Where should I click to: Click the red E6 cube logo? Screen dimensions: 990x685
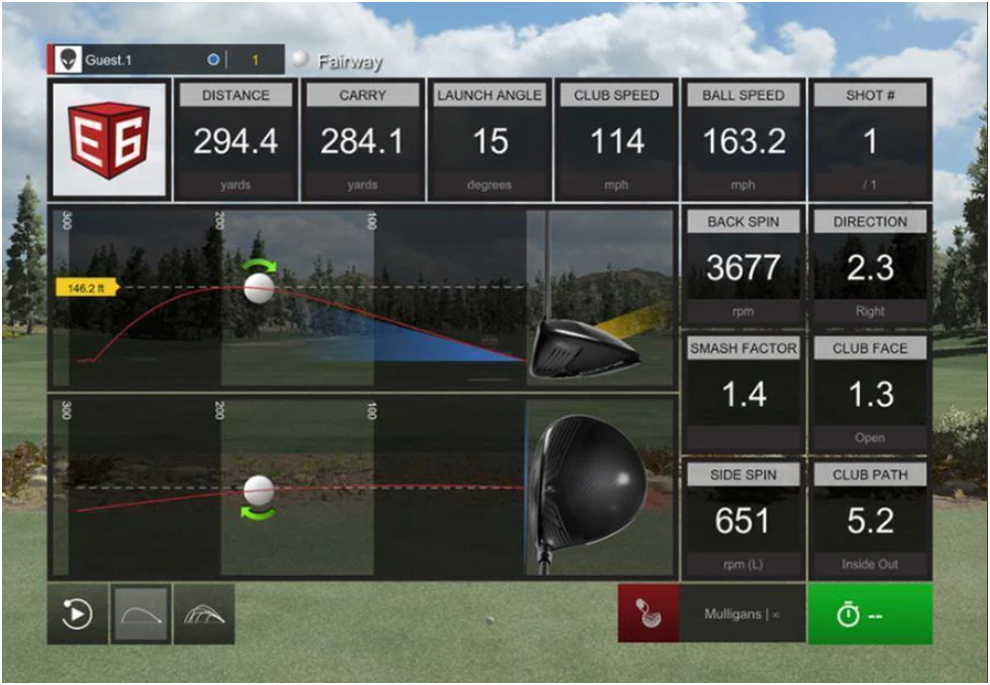coord(109,139)
